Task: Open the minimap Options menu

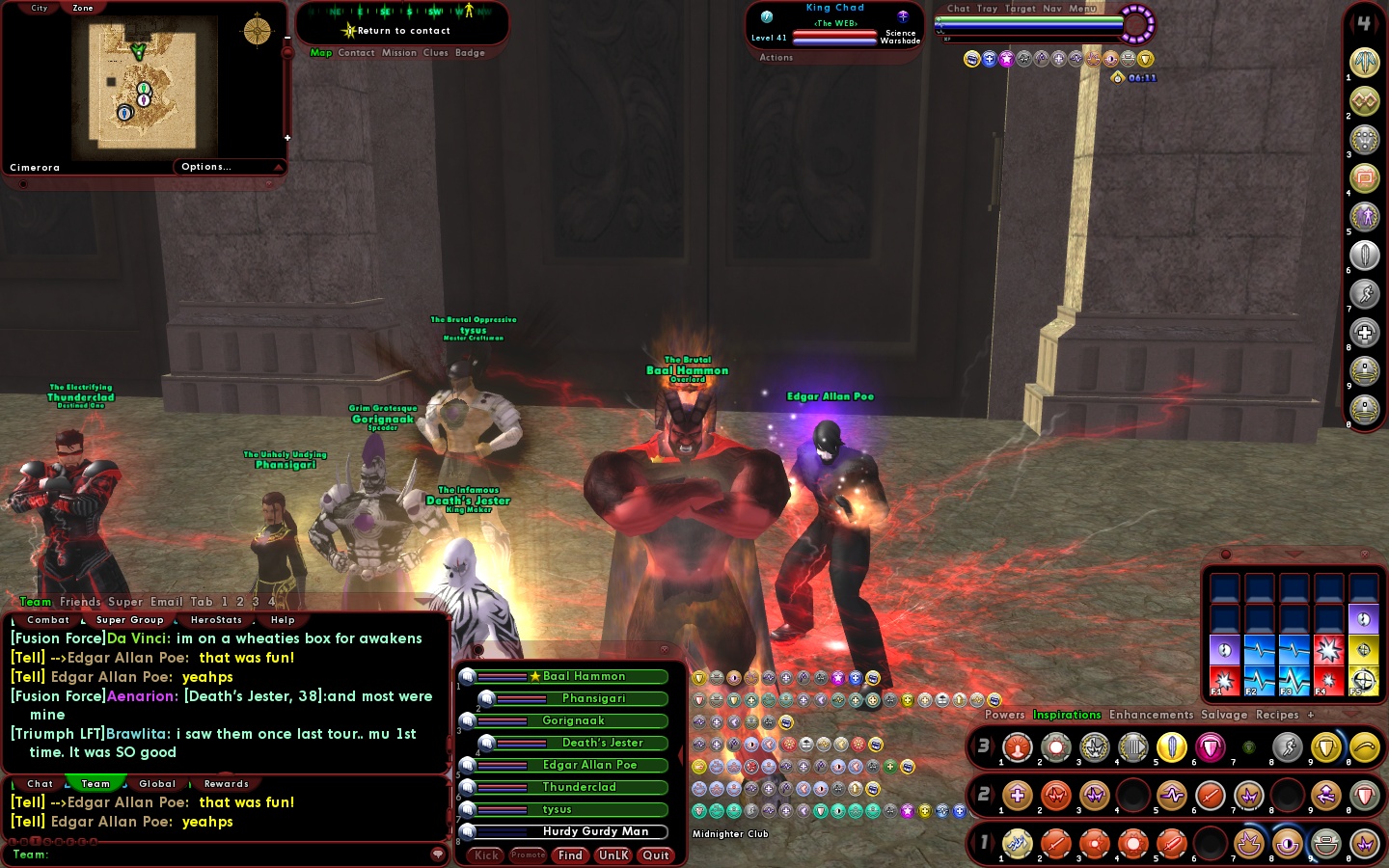Action: point(206,167)
